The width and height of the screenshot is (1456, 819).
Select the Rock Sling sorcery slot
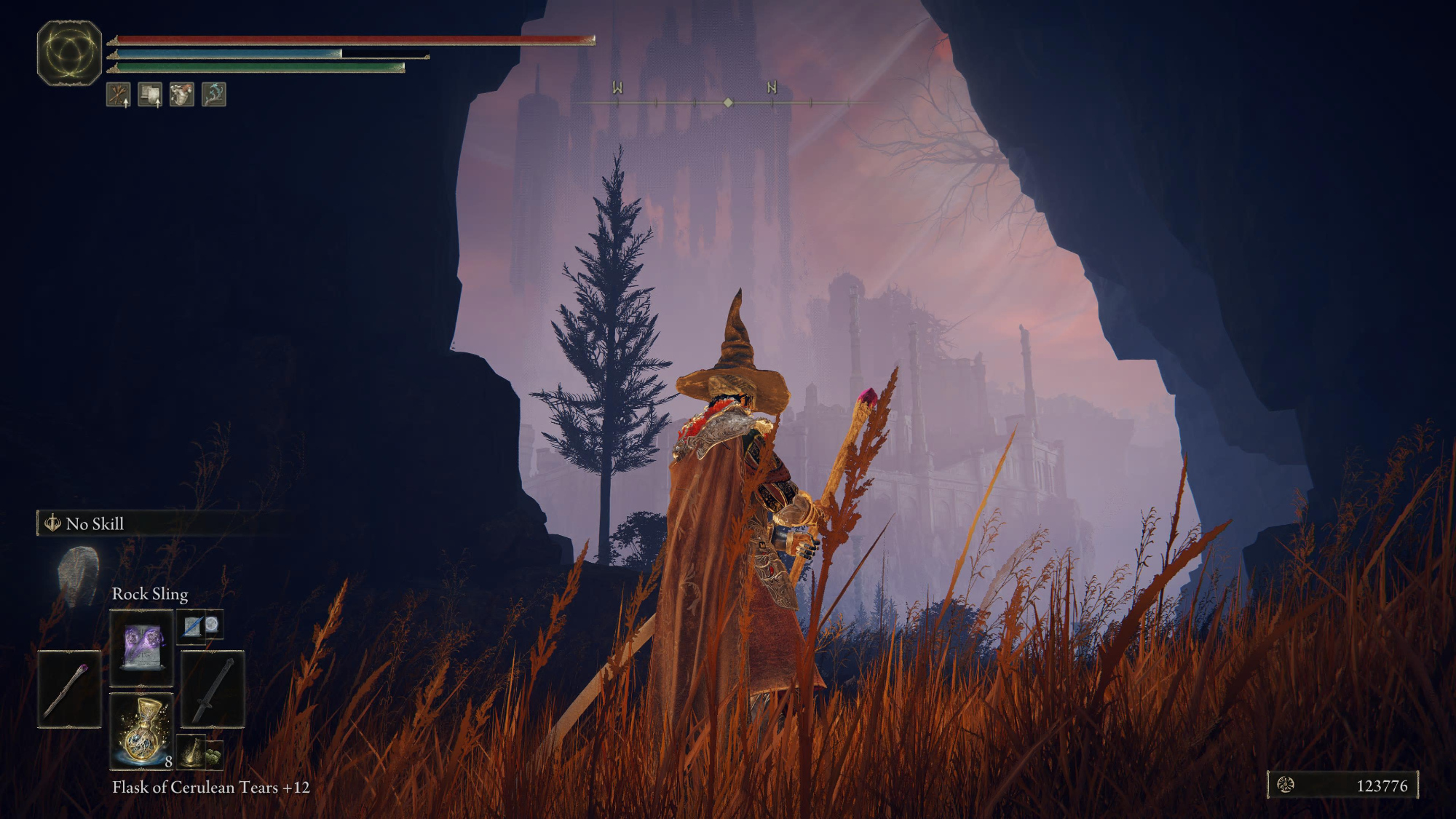(141, 647)
